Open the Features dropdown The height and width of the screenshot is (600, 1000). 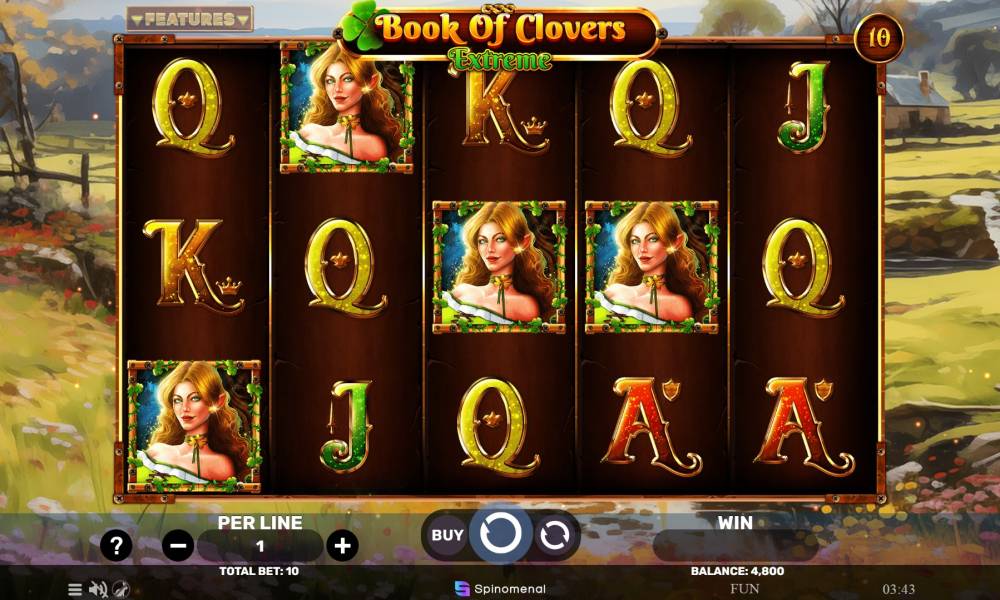190,19
